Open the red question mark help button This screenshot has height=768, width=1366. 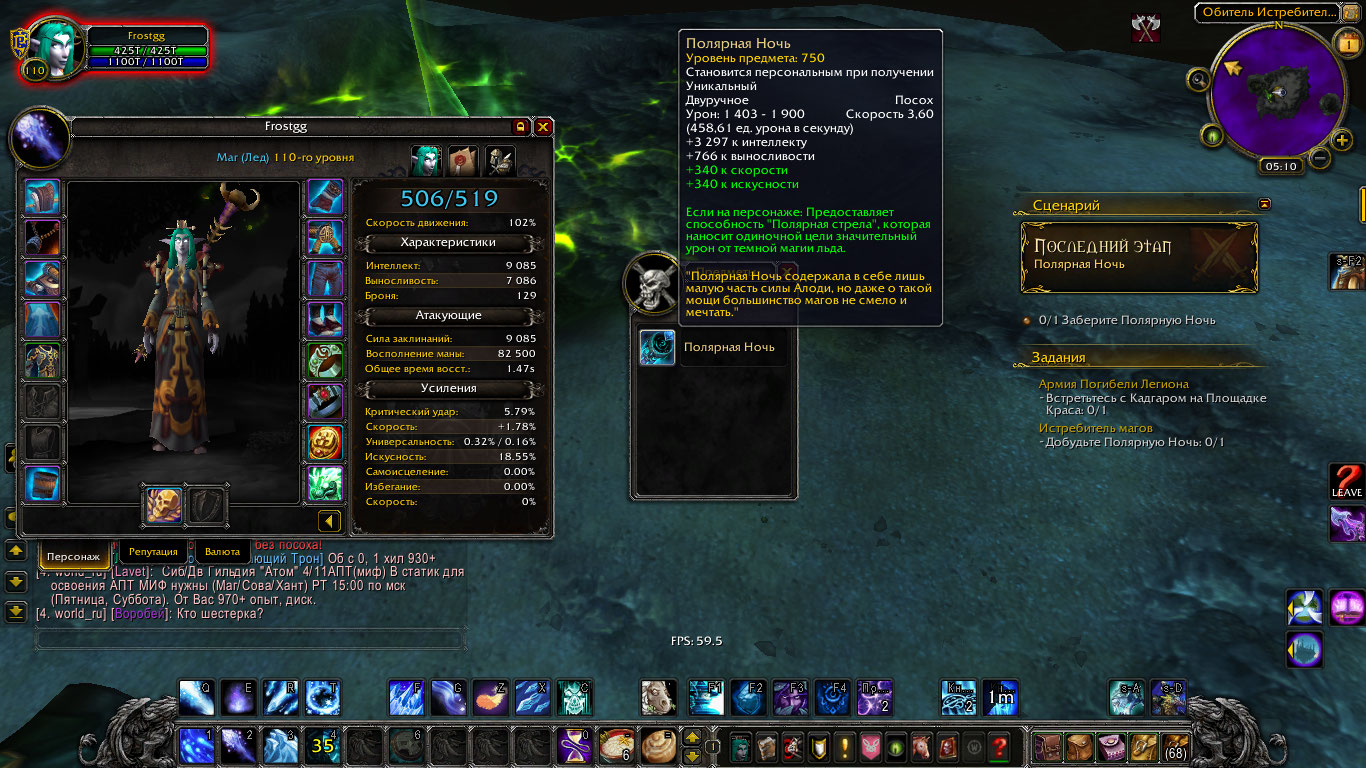pos(998,746)
